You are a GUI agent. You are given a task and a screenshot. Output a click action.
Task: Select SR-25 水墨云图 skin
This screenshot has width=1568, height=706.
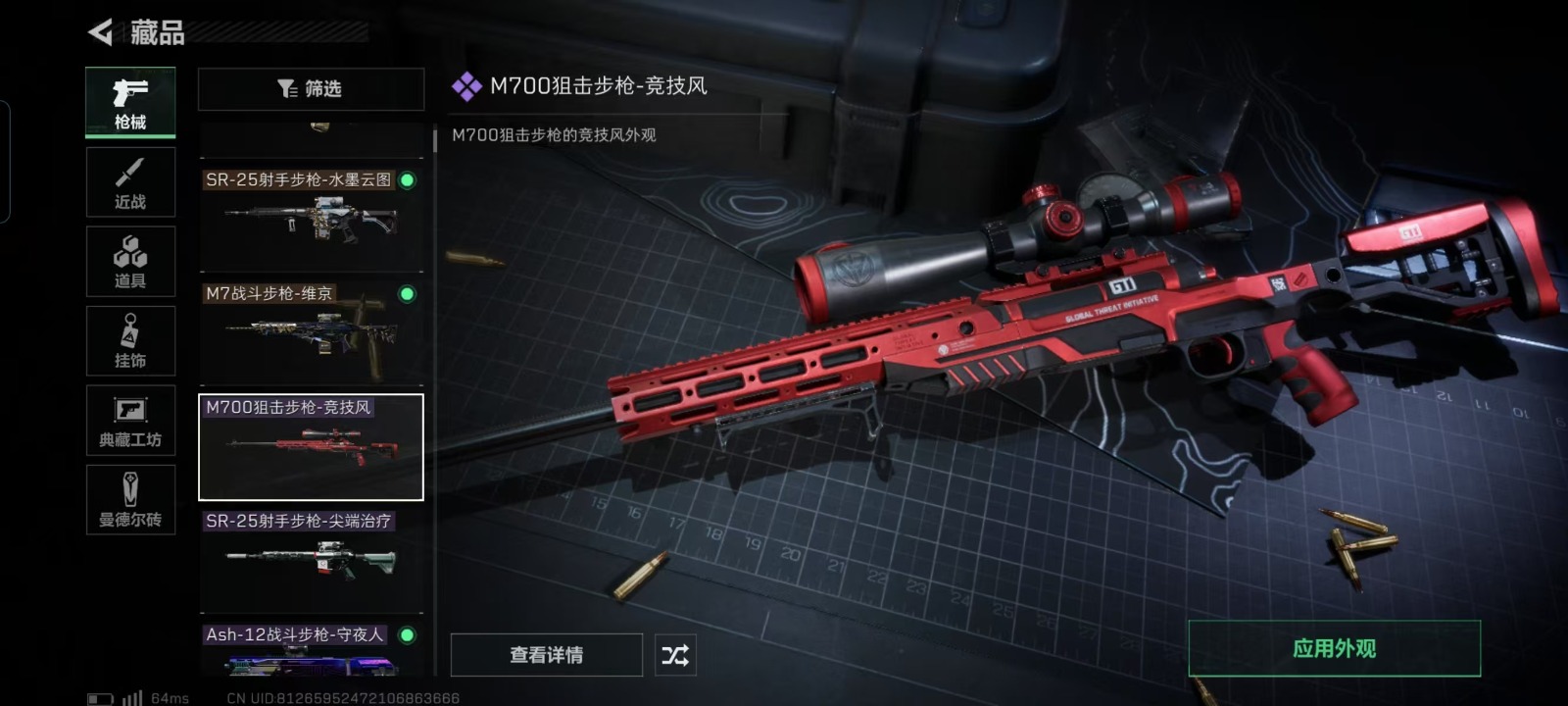(x=311, y=216)
